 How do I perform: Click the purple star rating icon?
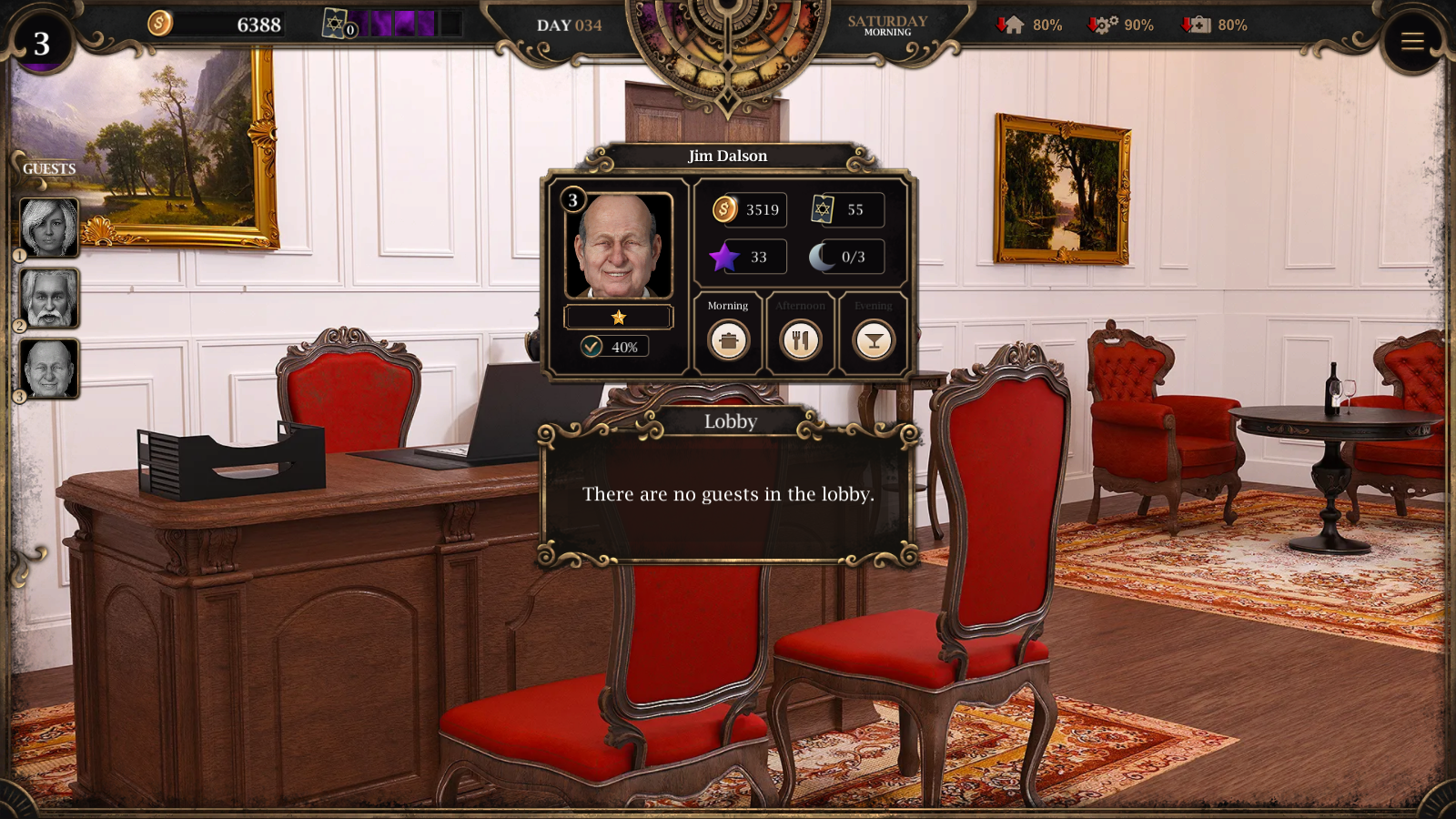724,258
